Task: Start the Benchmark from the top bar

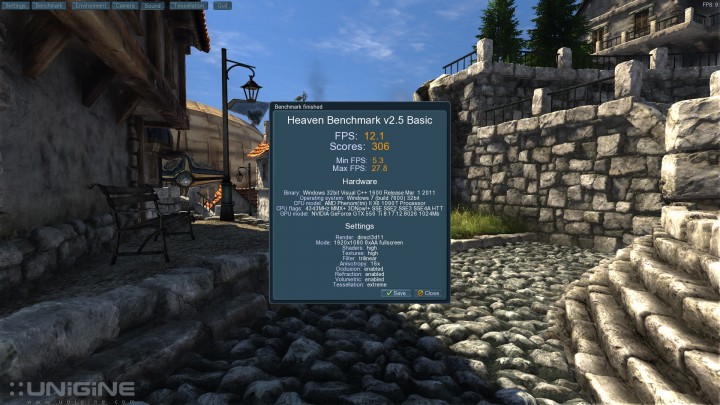Action: click(x=49, y=5)
